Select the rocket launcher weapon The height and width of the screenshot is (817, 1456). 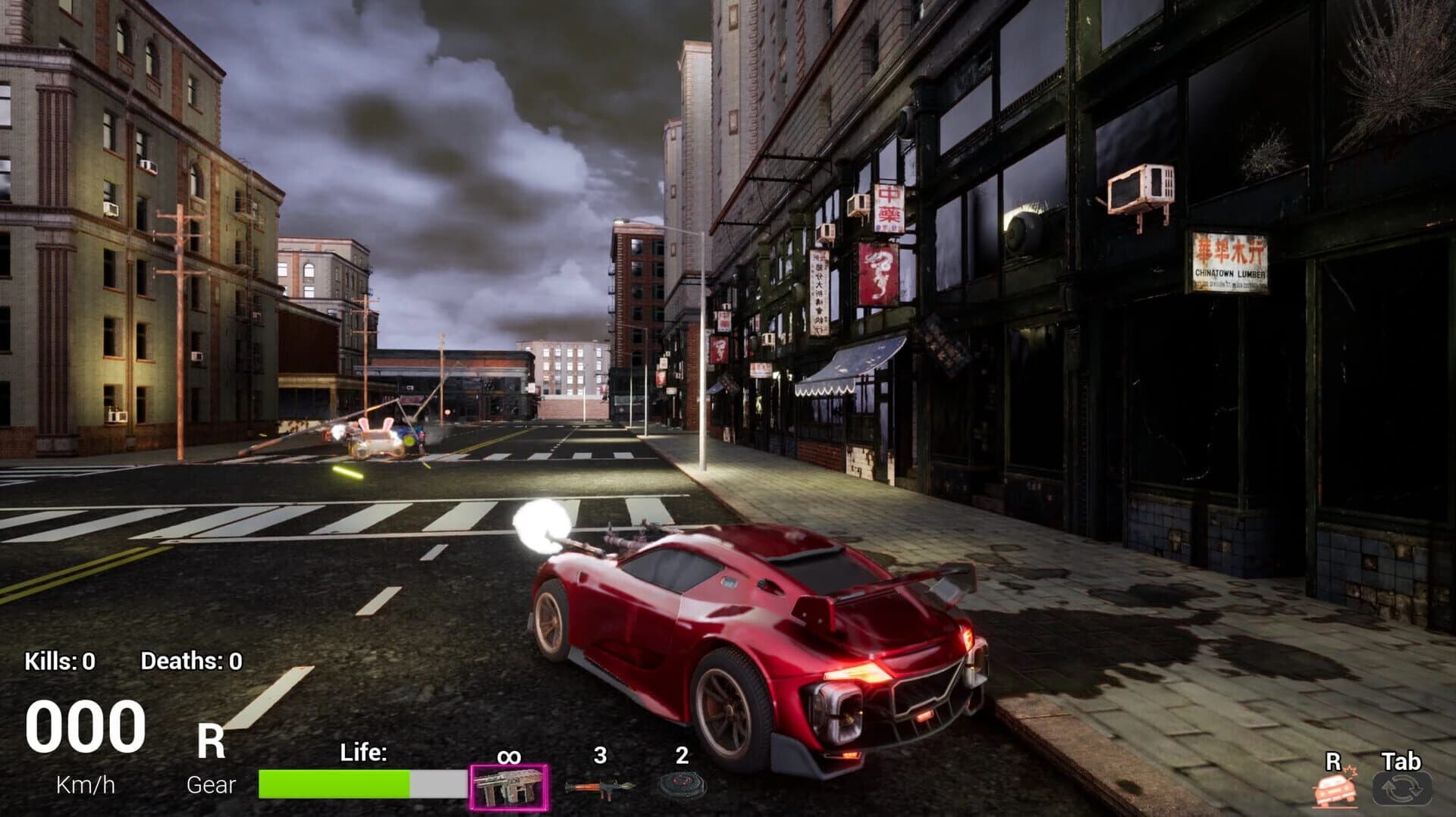pos(599,788)
